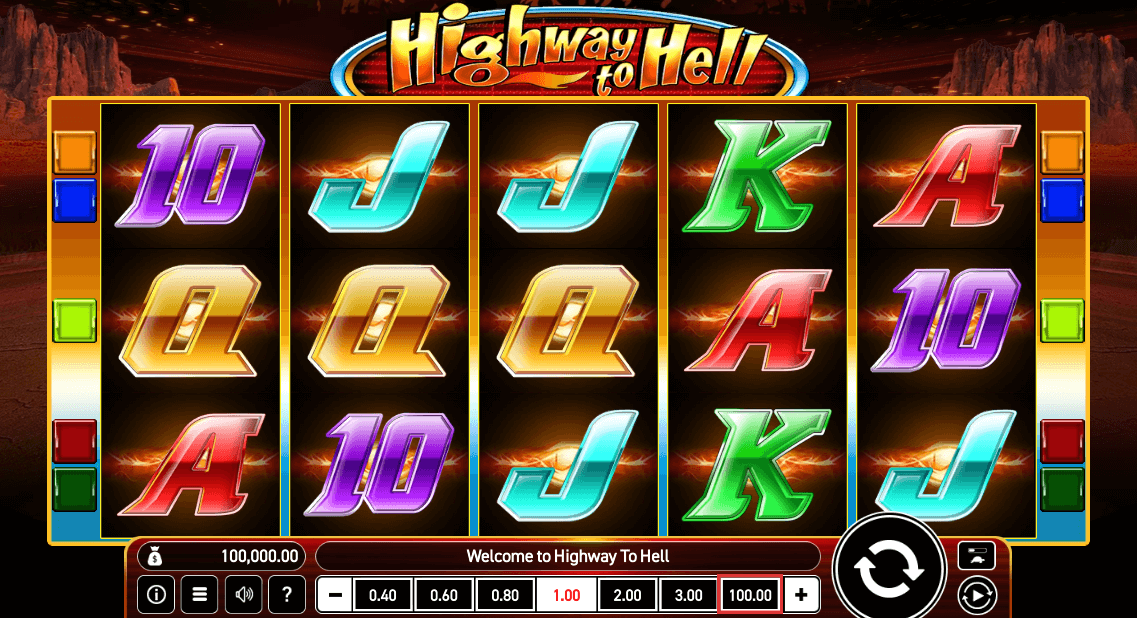Set the bet to 0.80
The image size is (1137, 618).
505,595
